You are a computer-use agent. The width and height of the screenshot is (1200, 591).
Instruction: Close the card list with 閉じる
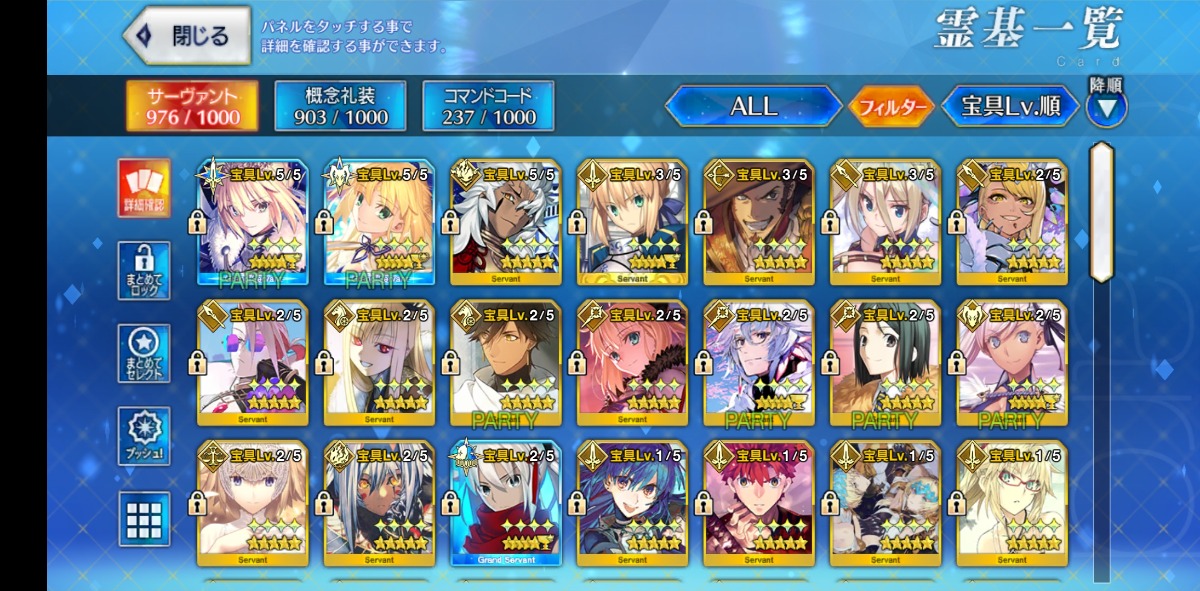[188, 36]
